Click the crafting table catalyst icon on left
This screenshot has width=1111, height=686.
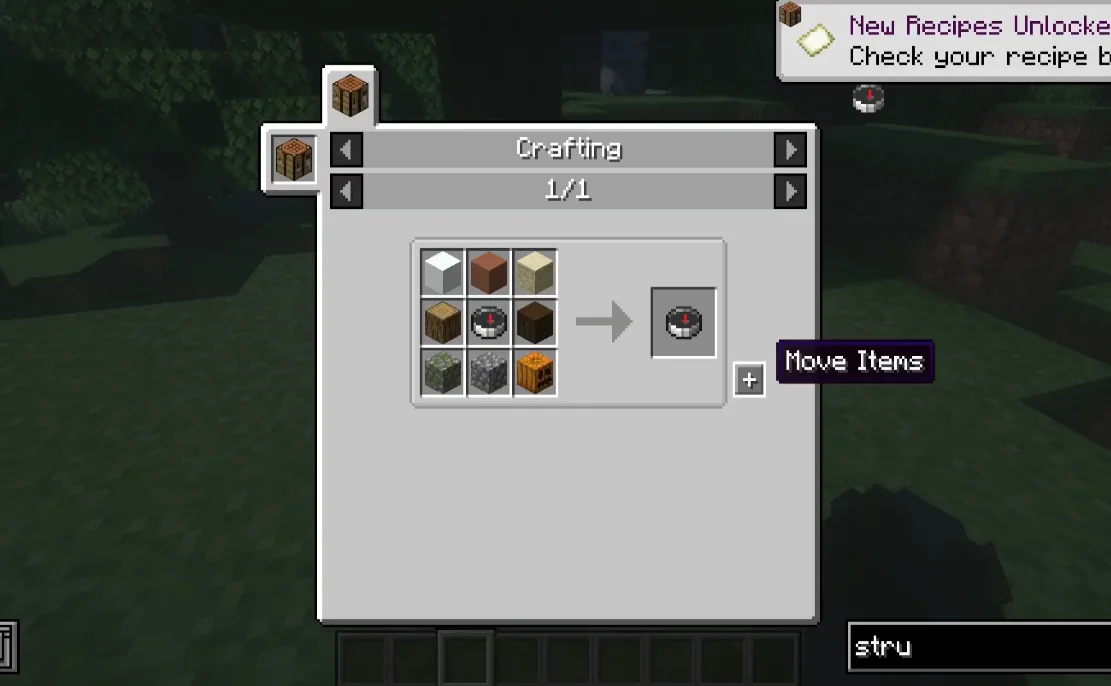(293, 159)
